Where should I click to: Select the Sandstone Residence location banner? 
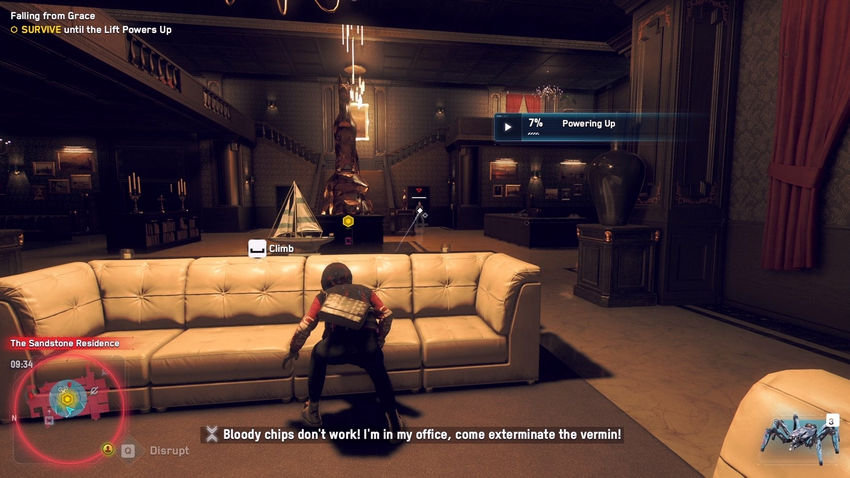64,343
